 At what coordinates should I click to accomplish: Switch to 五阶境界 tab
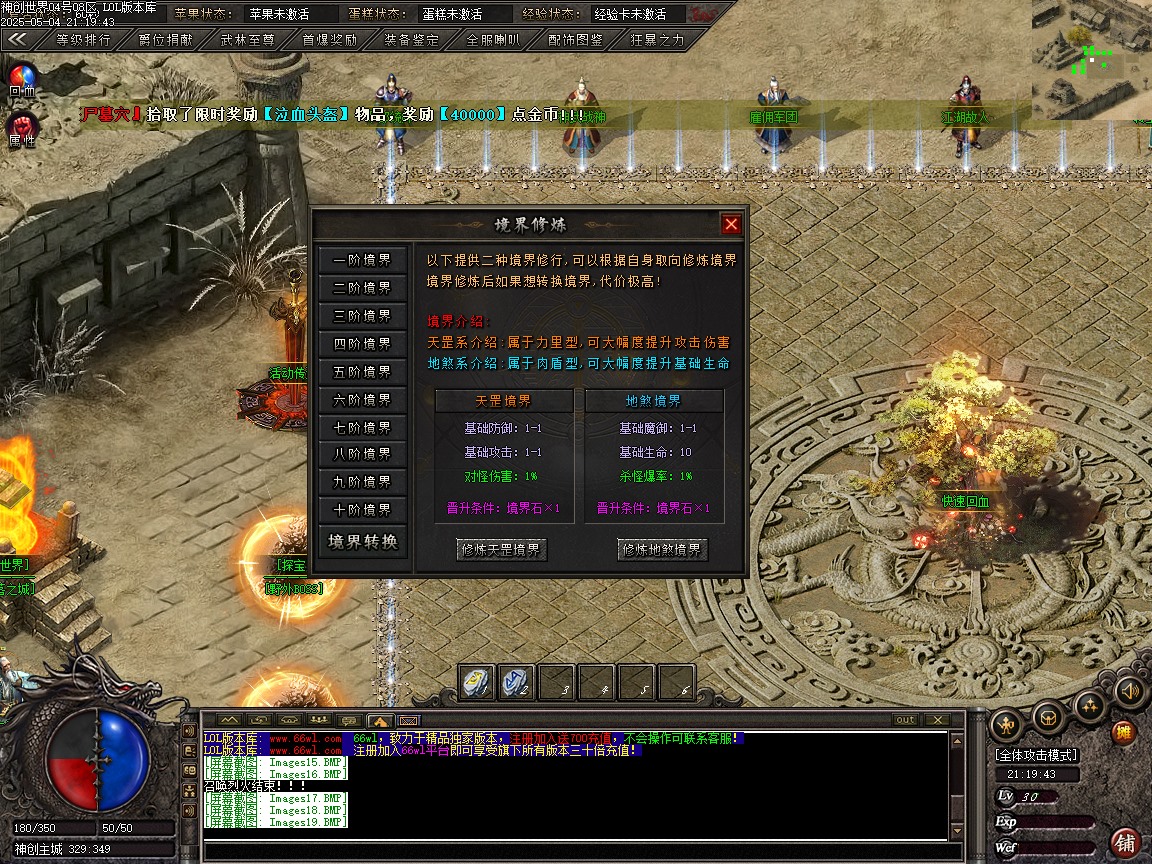(x=363, y=372)
